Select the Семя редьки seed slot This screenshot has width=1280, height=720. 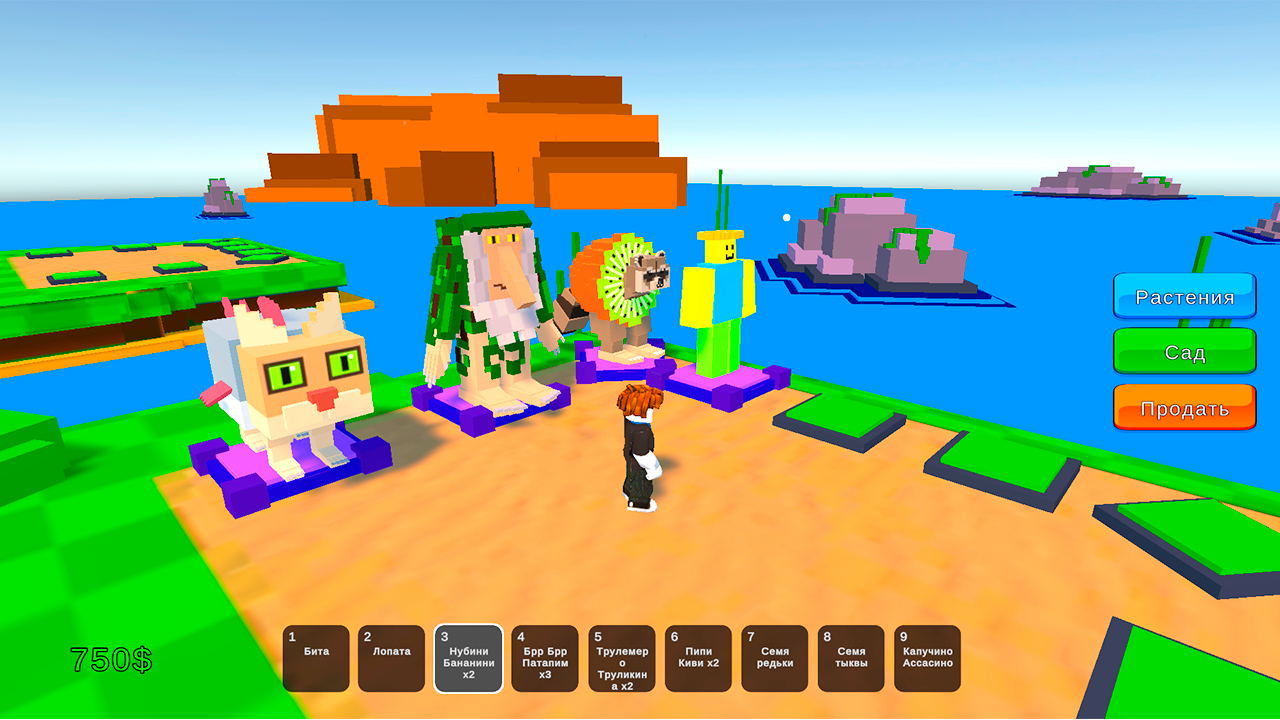(773, 658)
